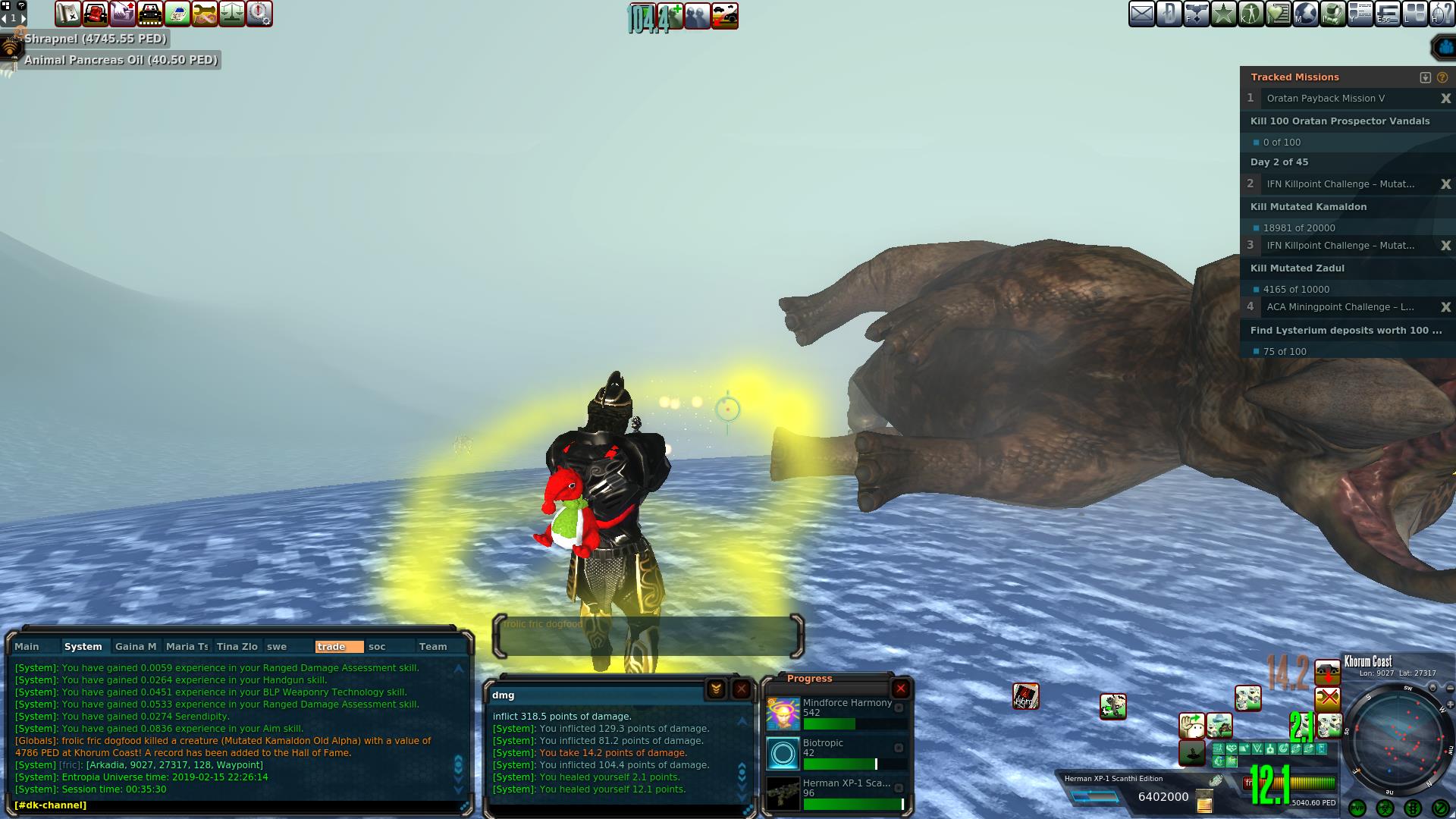Click the yellow scales icon in toolbar

tap(232, 14)
